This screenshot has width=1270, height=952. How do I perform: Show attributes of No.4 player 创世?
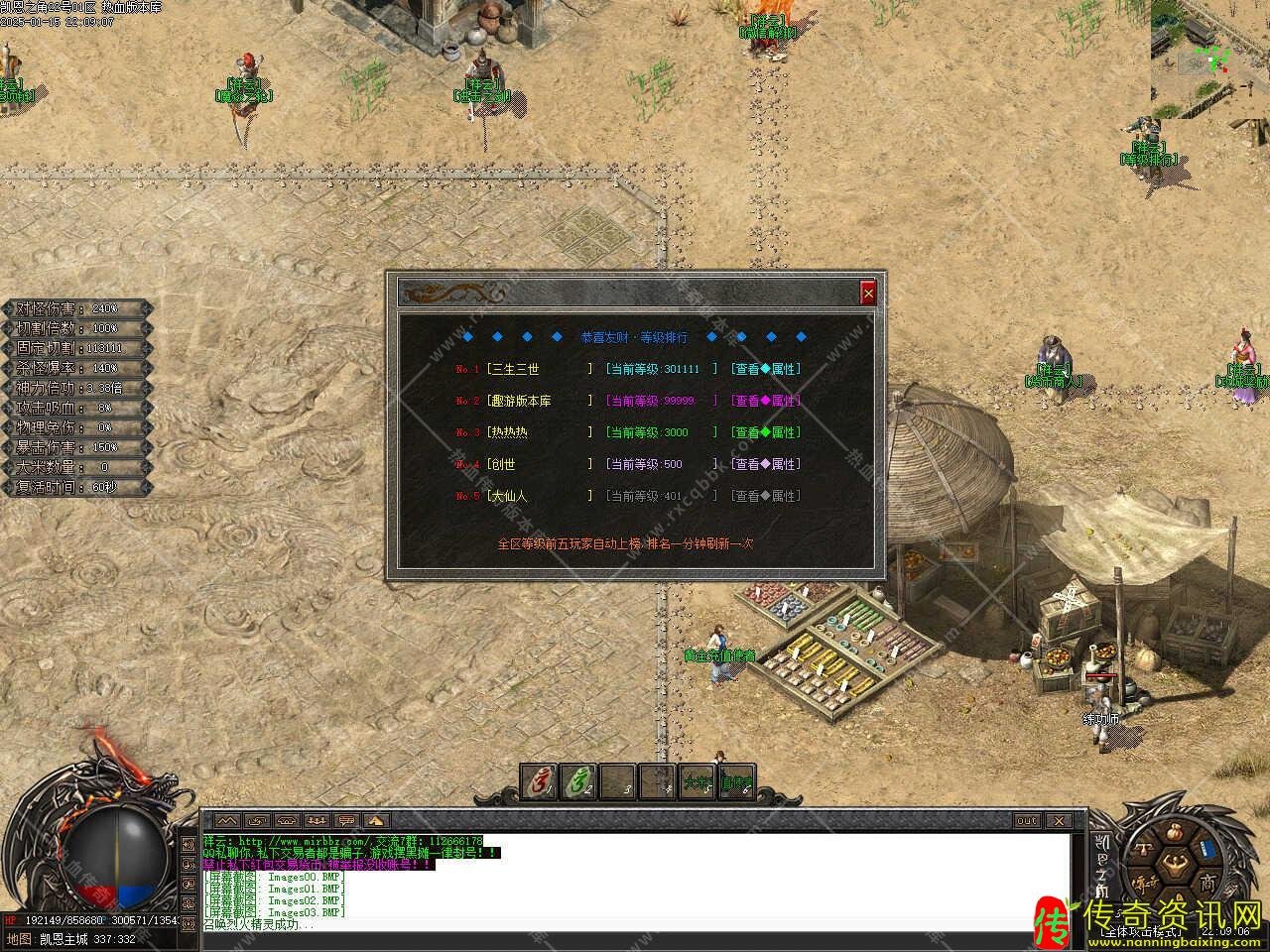765,464
